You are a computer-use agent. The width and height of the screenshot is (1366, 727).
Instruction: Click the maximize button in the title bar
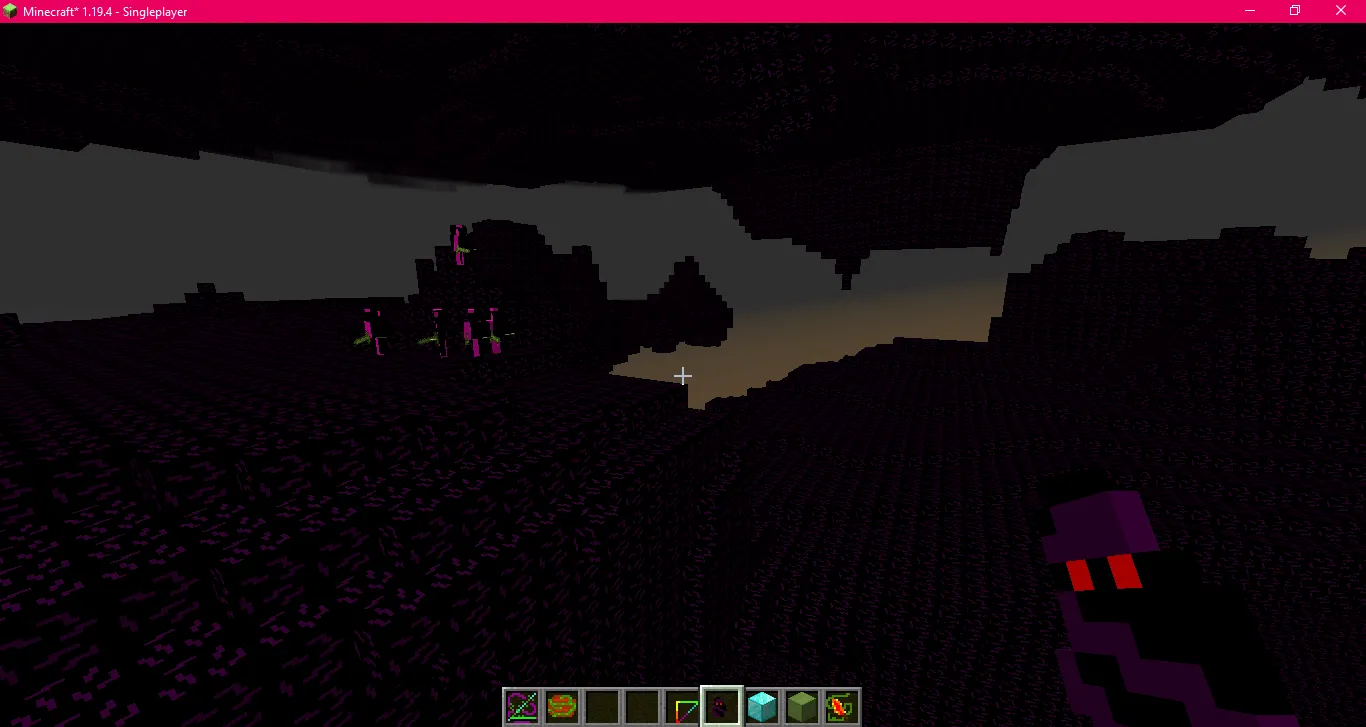[1294, 11]
